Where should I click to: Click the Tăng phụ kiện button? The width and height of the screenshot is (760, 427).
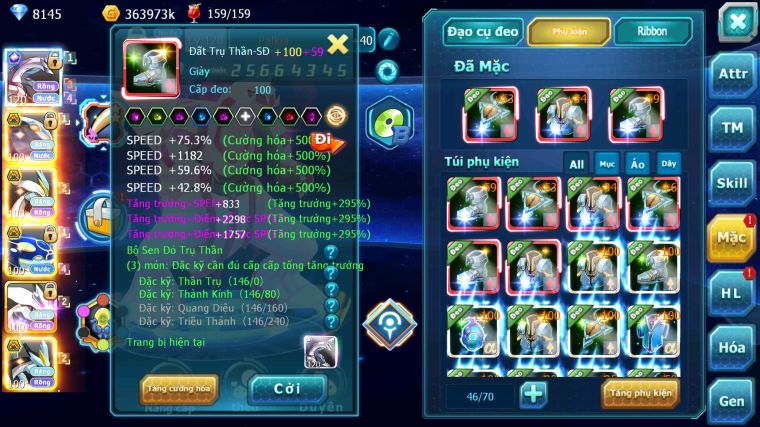(641, 393)
